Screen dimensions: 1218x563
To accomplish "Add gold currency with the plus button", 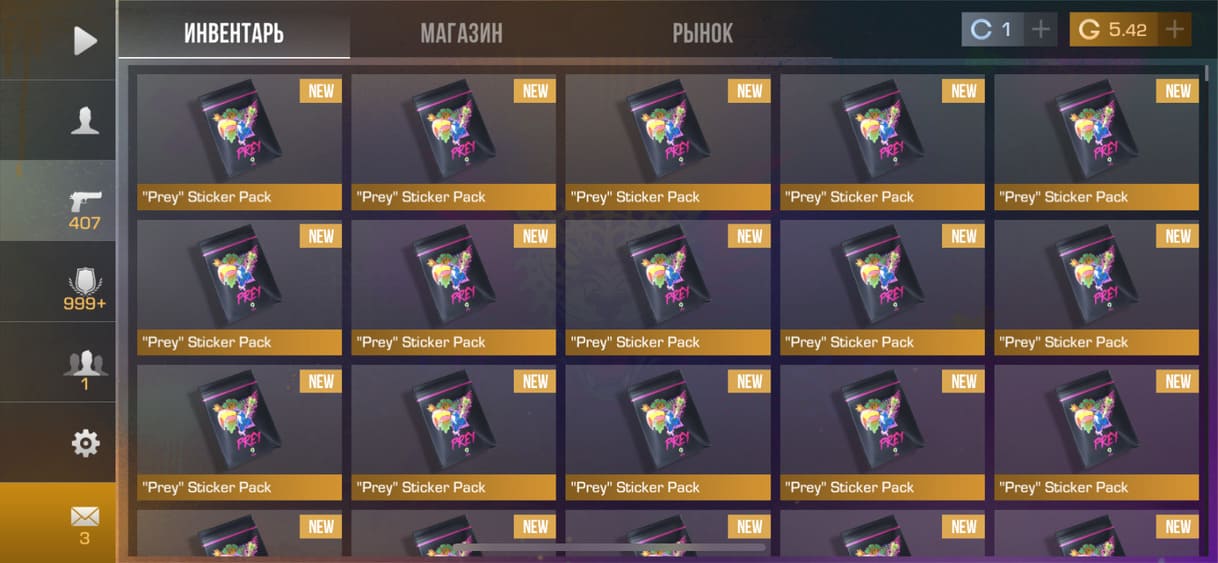I will pyautogui.click(x=1175, y=29).
